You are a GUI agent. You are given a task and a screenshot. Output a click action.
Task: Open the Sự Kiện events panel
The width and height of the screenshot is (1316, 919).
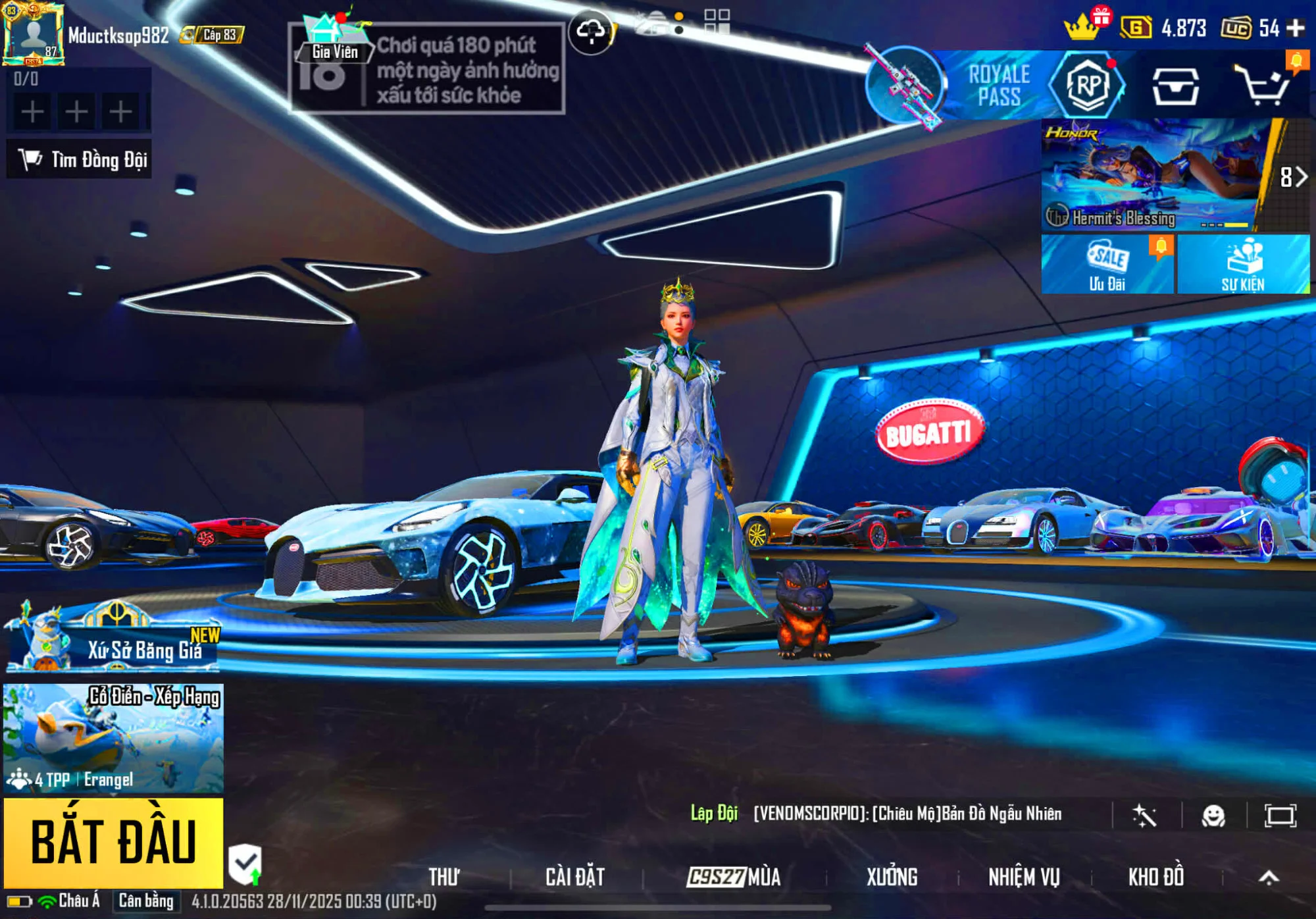[x=1243, y=265]
